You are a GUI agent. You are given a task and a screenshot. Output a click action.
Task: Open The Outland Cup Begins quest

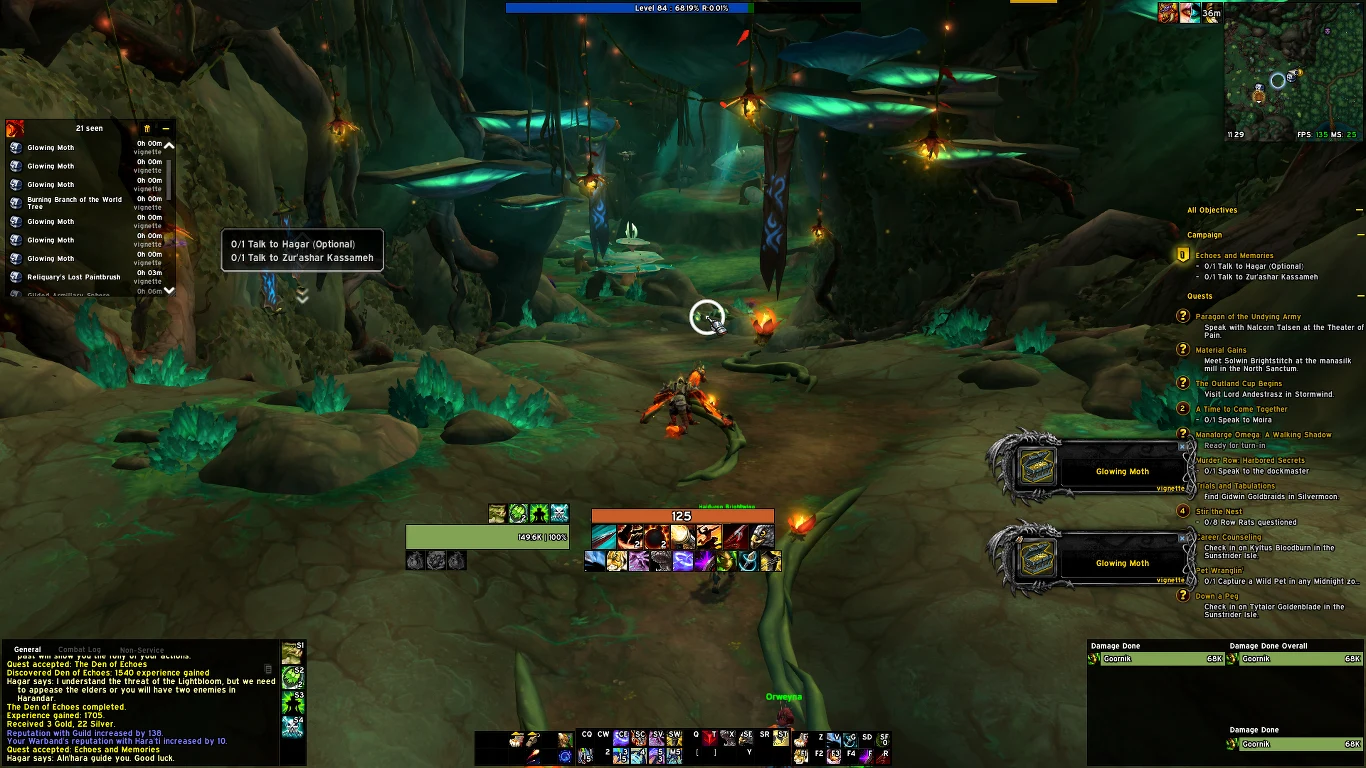(1238, 384)
